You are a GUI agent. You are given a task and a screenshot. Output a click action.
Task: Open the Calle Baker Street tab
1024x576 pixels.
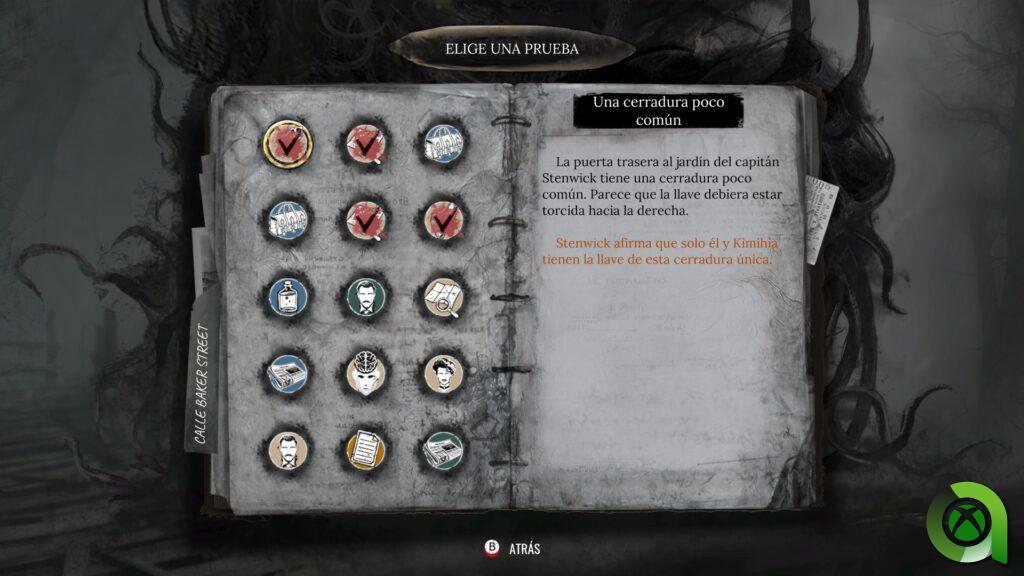pos(202,384)
